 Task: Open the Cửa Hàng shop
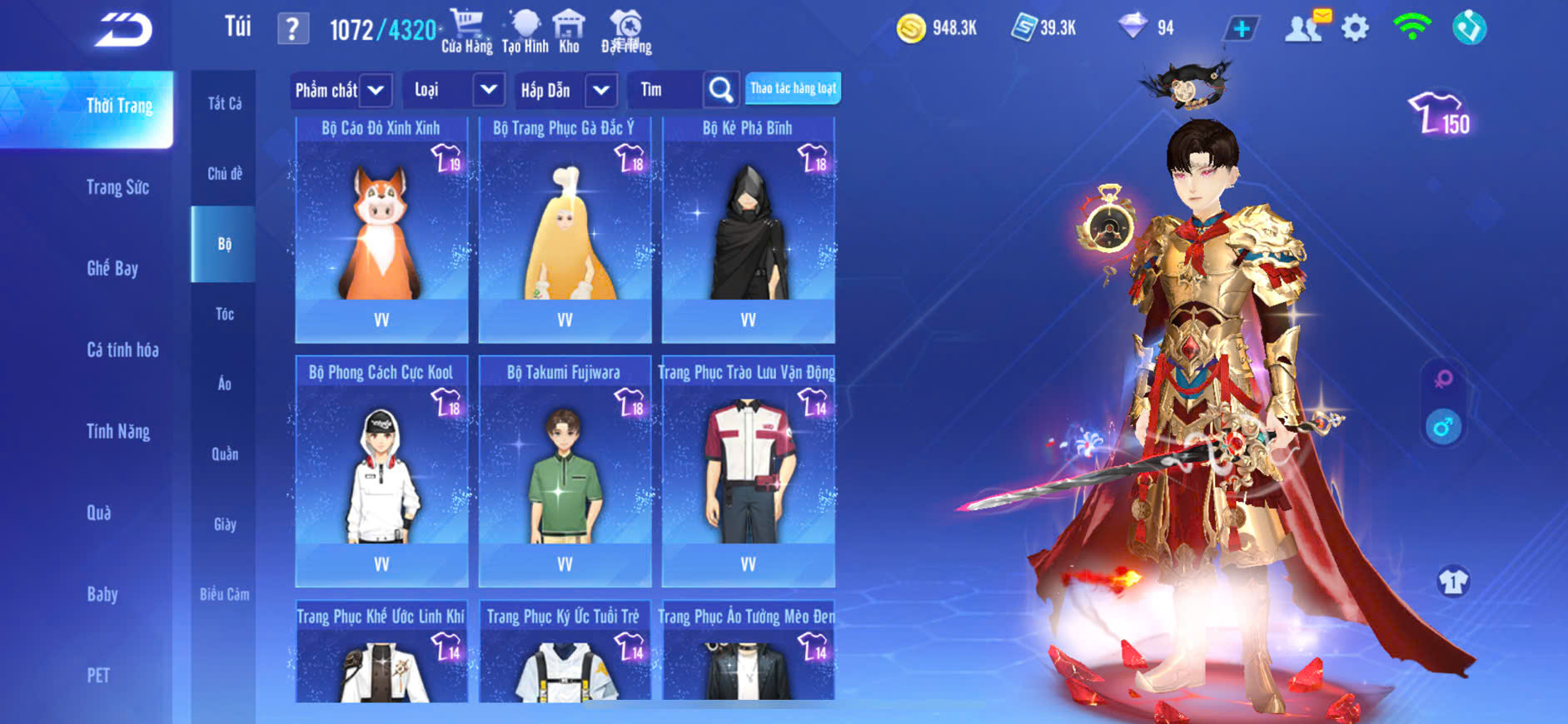point(466,32)
